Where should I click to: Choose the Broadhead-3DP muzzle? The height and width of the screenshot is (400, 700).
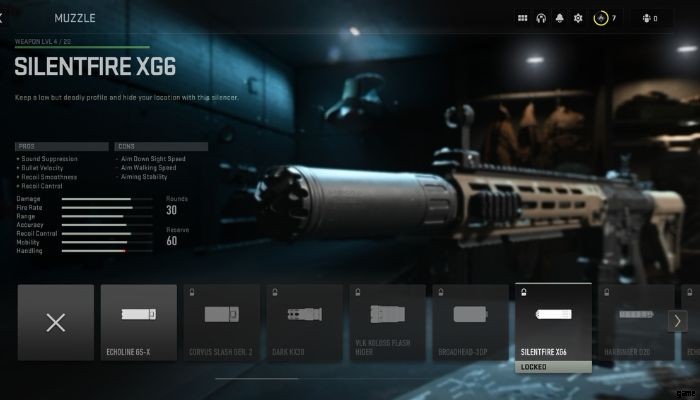click(x=469, y=322)
